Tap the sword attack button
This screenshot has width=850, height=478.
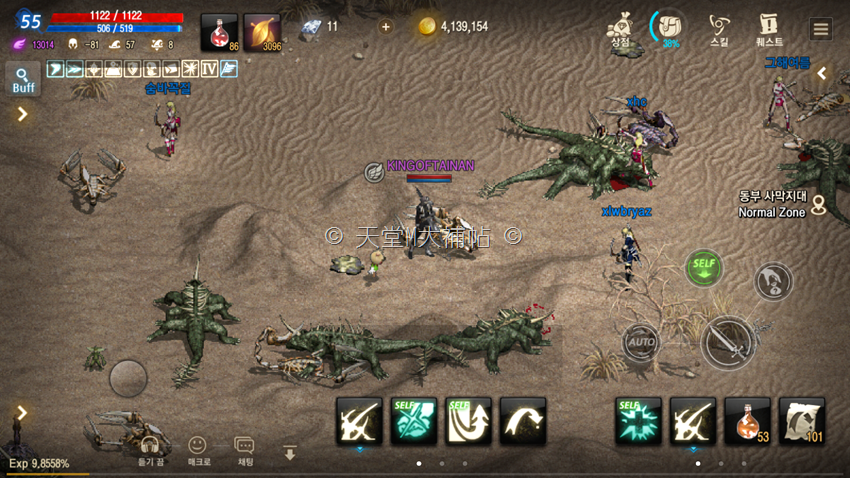click(728, 343)
